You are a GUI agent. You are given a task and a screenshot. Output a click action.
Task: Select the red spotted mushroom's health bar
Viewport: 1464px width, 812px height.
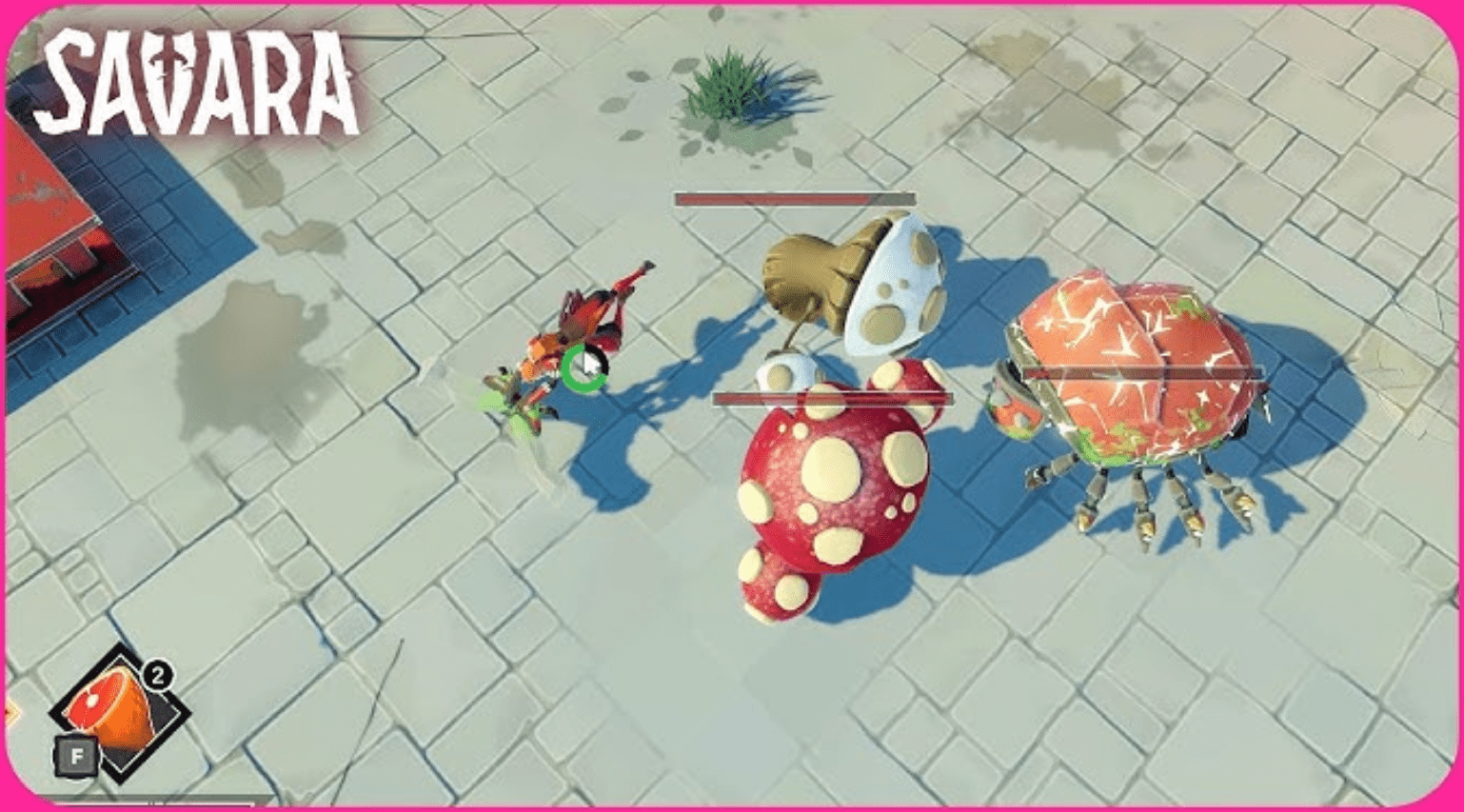[833, 399]
